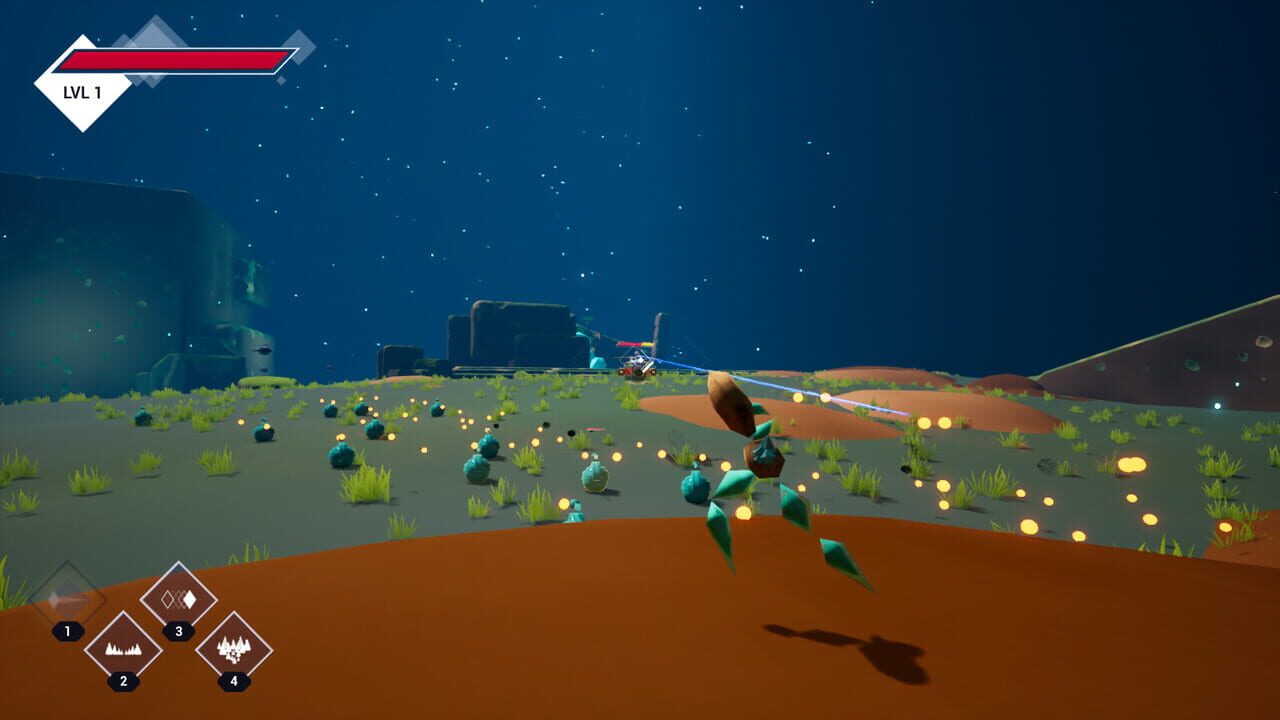
Task: Select the pine trees icon in slot 4
Action: (x=232, y=650)
